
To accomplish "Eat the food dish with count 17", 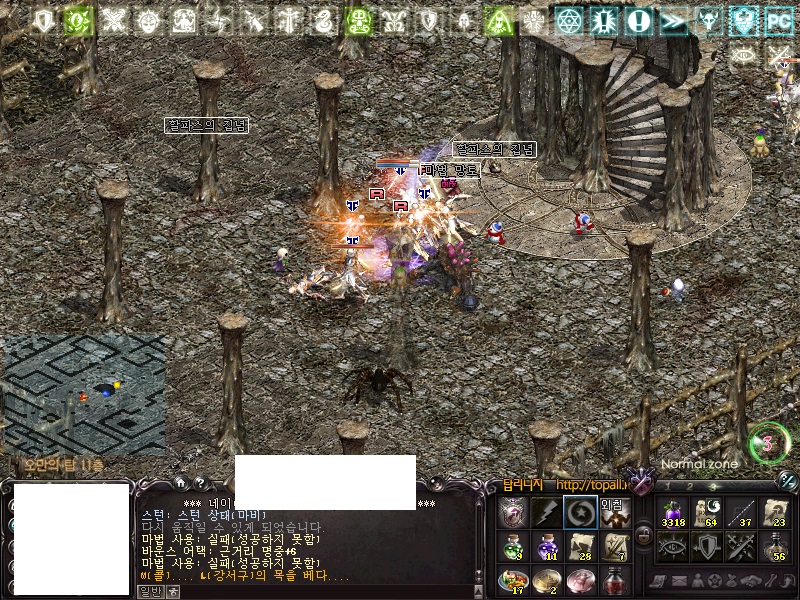I will (x=512, y=580).
